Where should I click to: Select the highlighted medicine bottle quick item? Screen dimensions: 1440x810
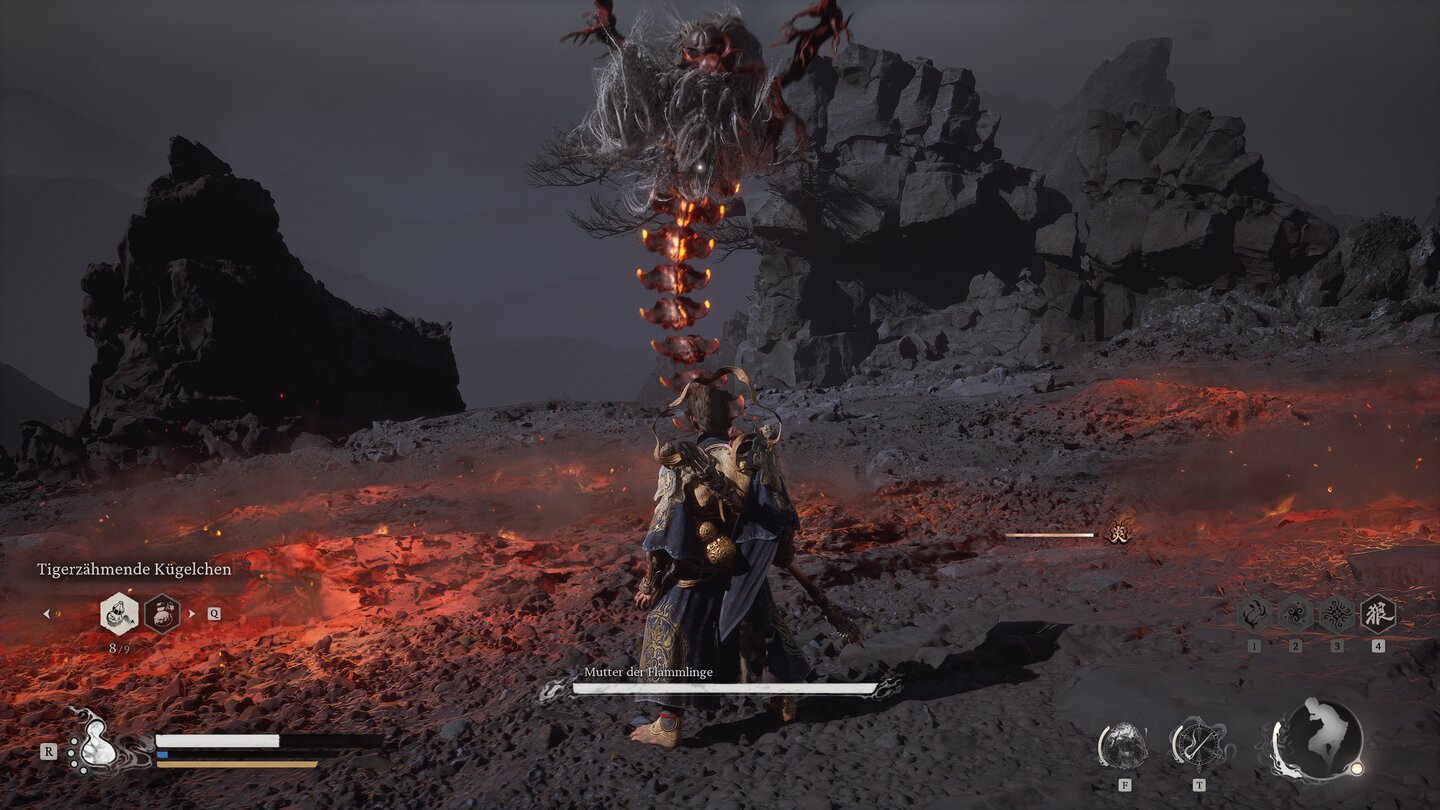pos(119,614)
